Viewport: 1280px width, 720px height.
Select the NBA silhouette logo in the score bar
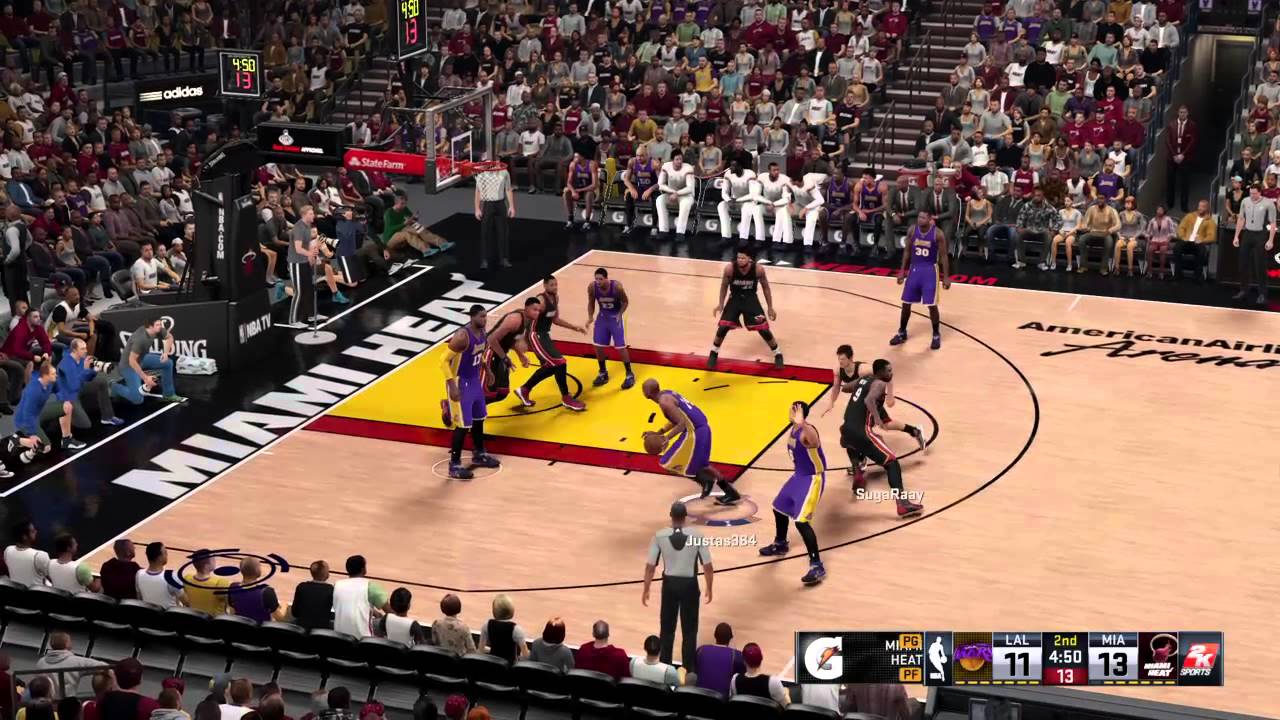coord(937,657)
